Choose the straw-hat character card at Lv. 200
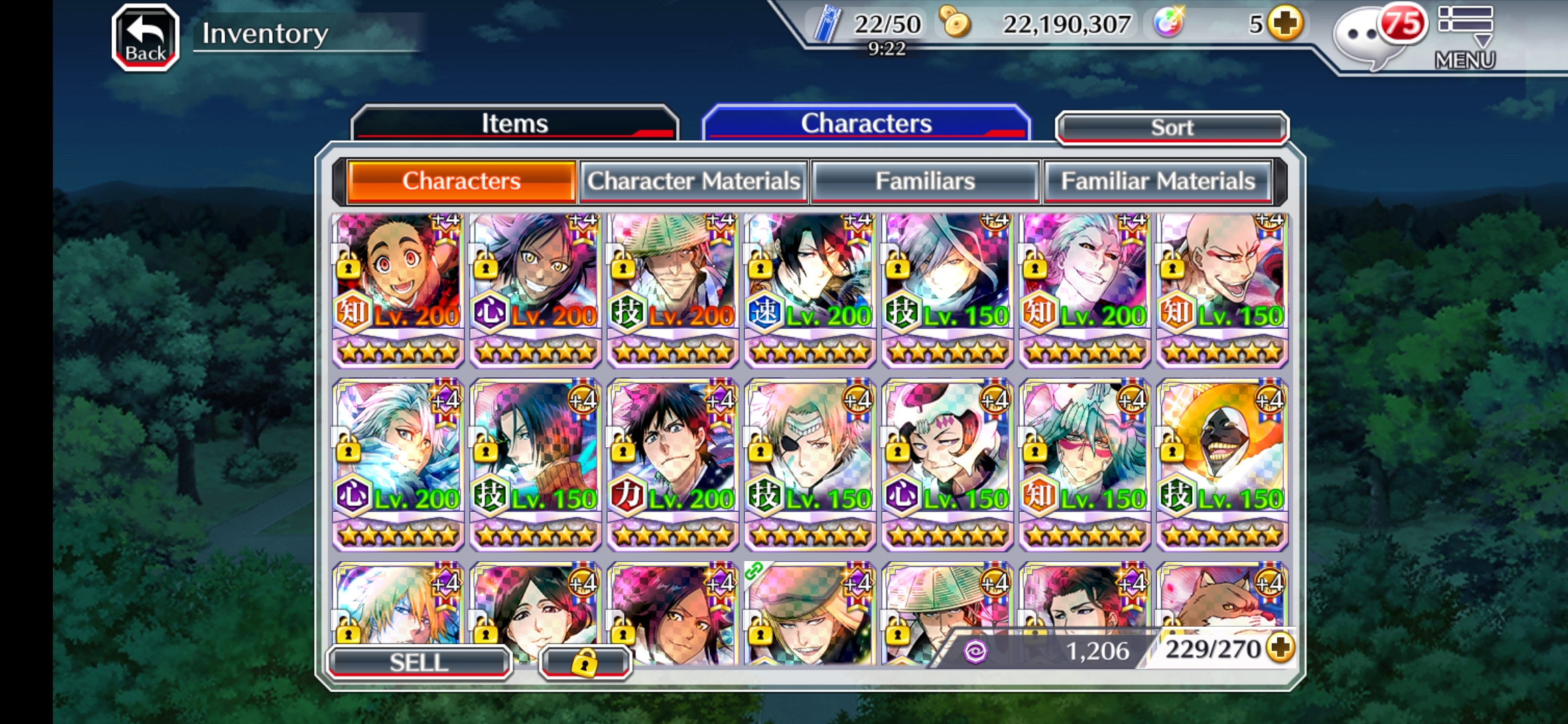The height and width of the screenshot is (724, 1568). (x=673, y=290)
